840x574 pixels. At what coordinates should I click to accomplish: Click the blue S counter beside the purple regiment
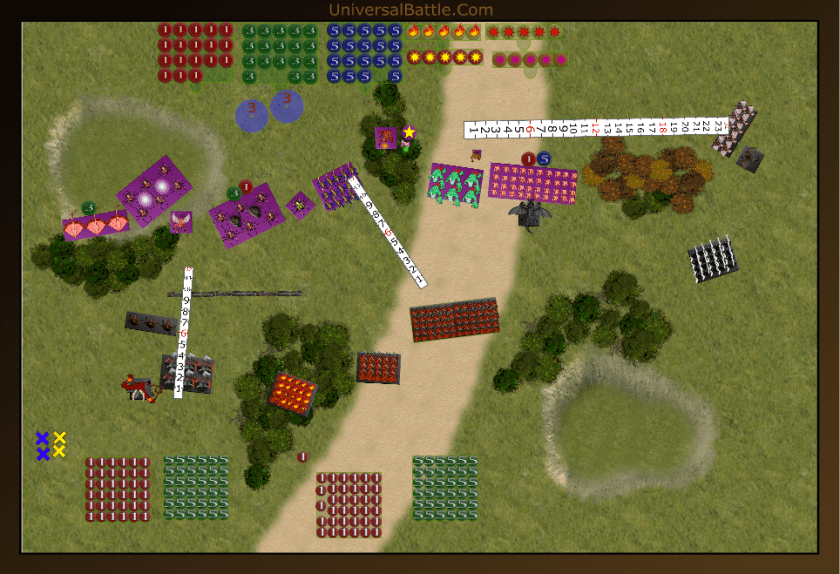(x=544, y=158)
